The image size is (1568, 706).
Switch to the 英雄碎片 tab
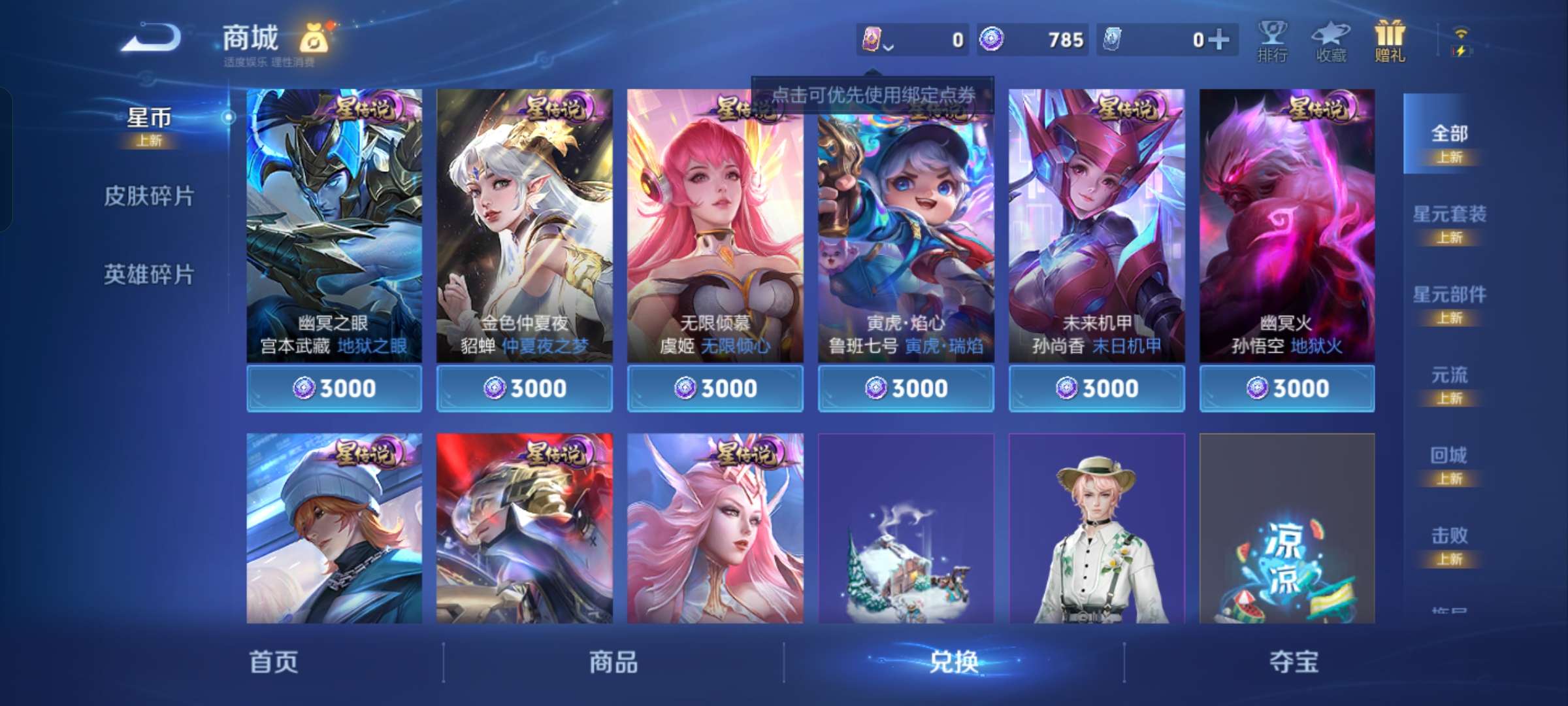(150, 275)
